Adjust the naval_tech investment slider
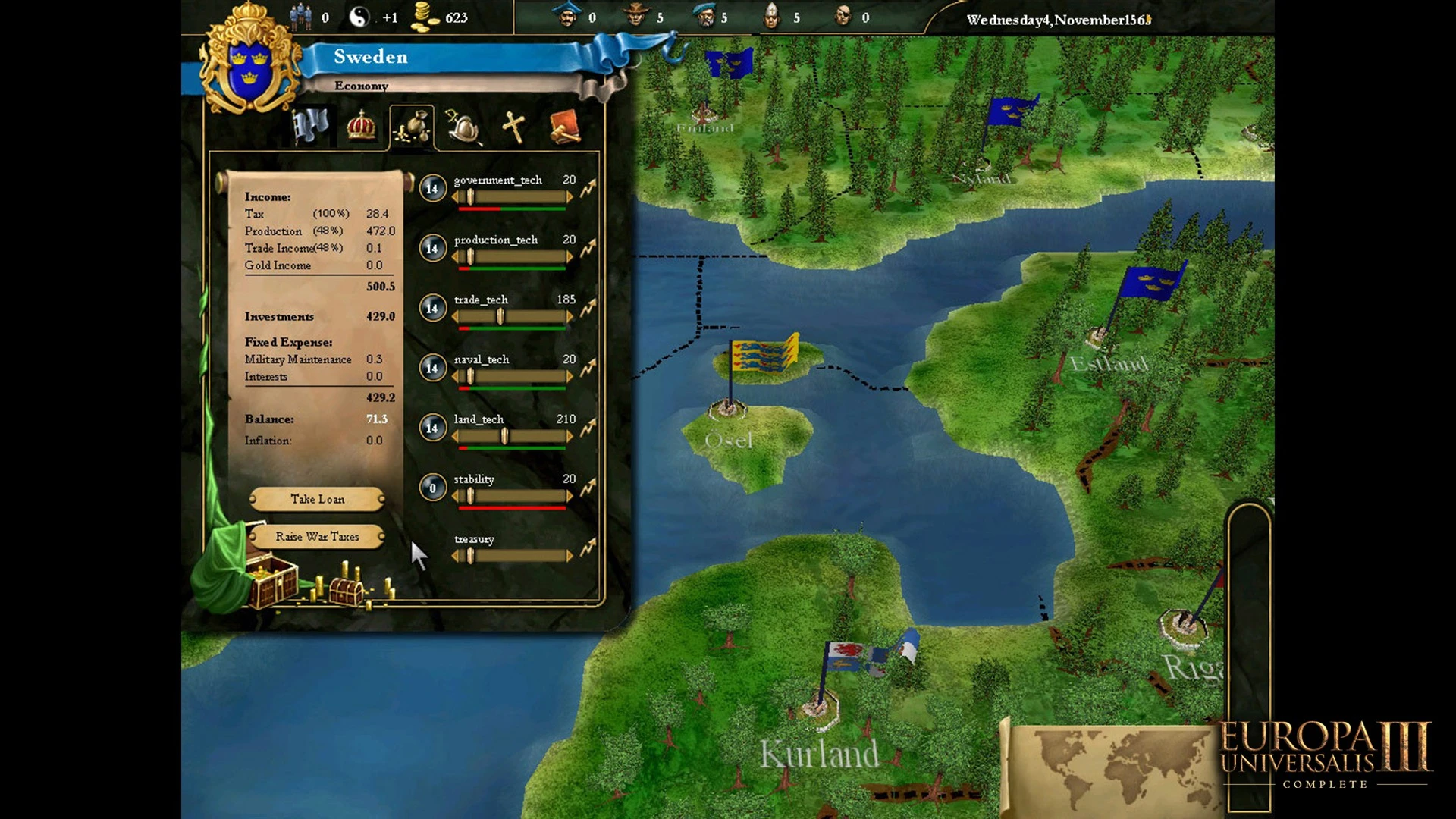The height and width of the screenshot is (819, 1456). click(x=470, y=377)
